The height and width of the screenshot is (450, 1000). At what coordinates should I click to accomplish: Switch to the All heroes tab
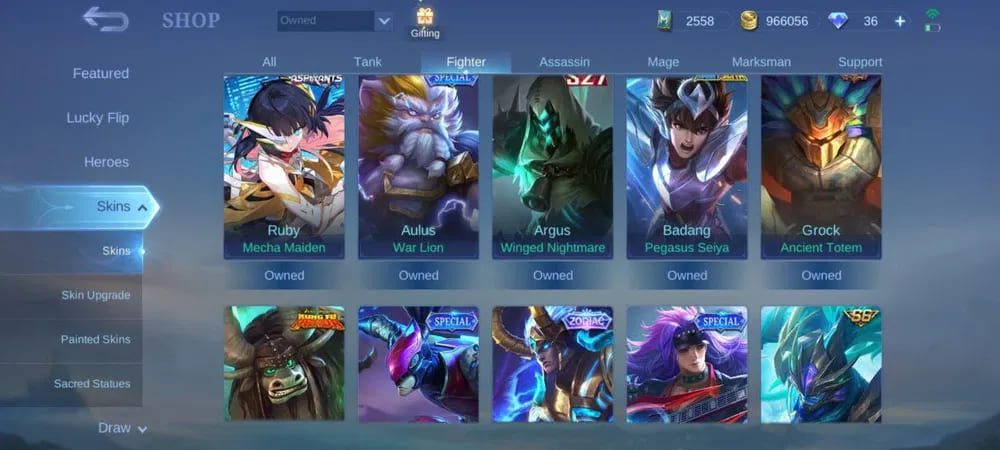click(x=269, y=62)
